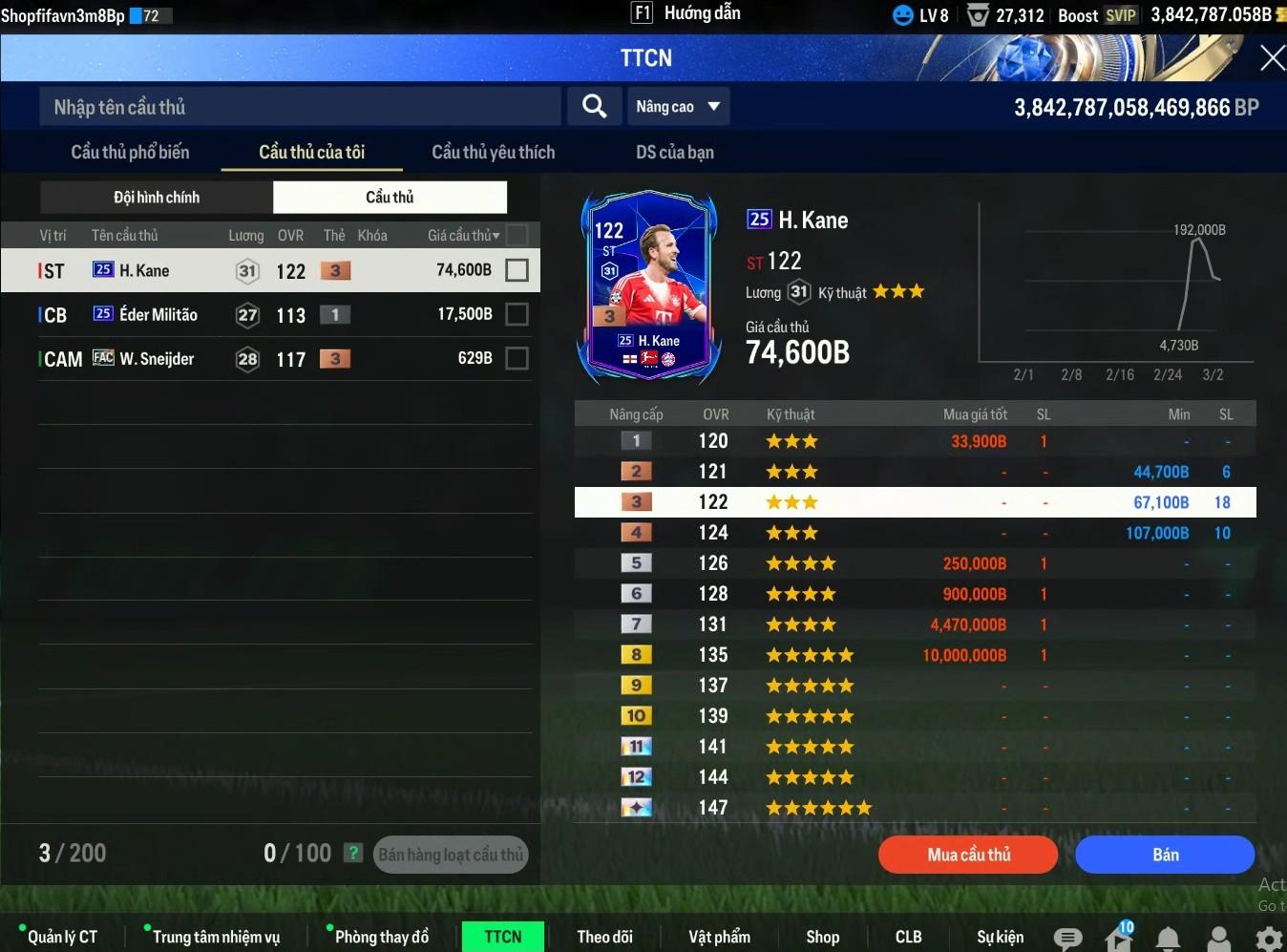Open the Nâng cao dropdown
Viewport: 1287px width, 952px height.
[x=678, y=107]
